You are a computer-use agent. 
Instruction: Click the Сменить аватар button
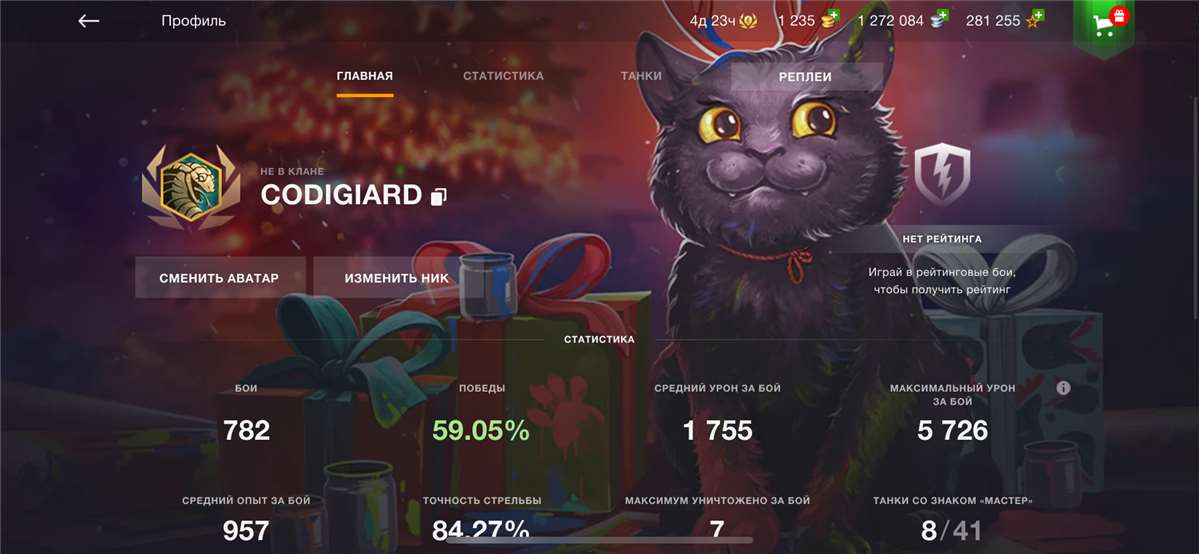(219, 278)
